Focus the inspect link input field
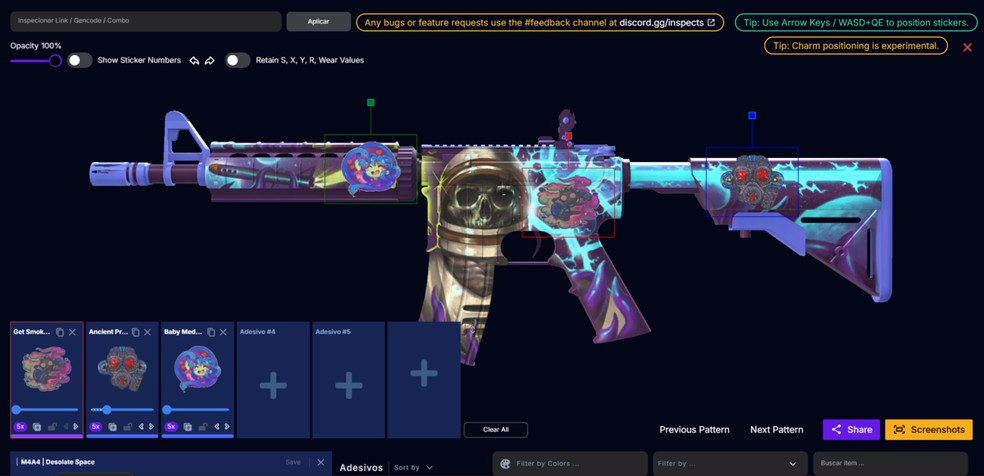Viewport: 984px width, 476px height. [145, 21]
